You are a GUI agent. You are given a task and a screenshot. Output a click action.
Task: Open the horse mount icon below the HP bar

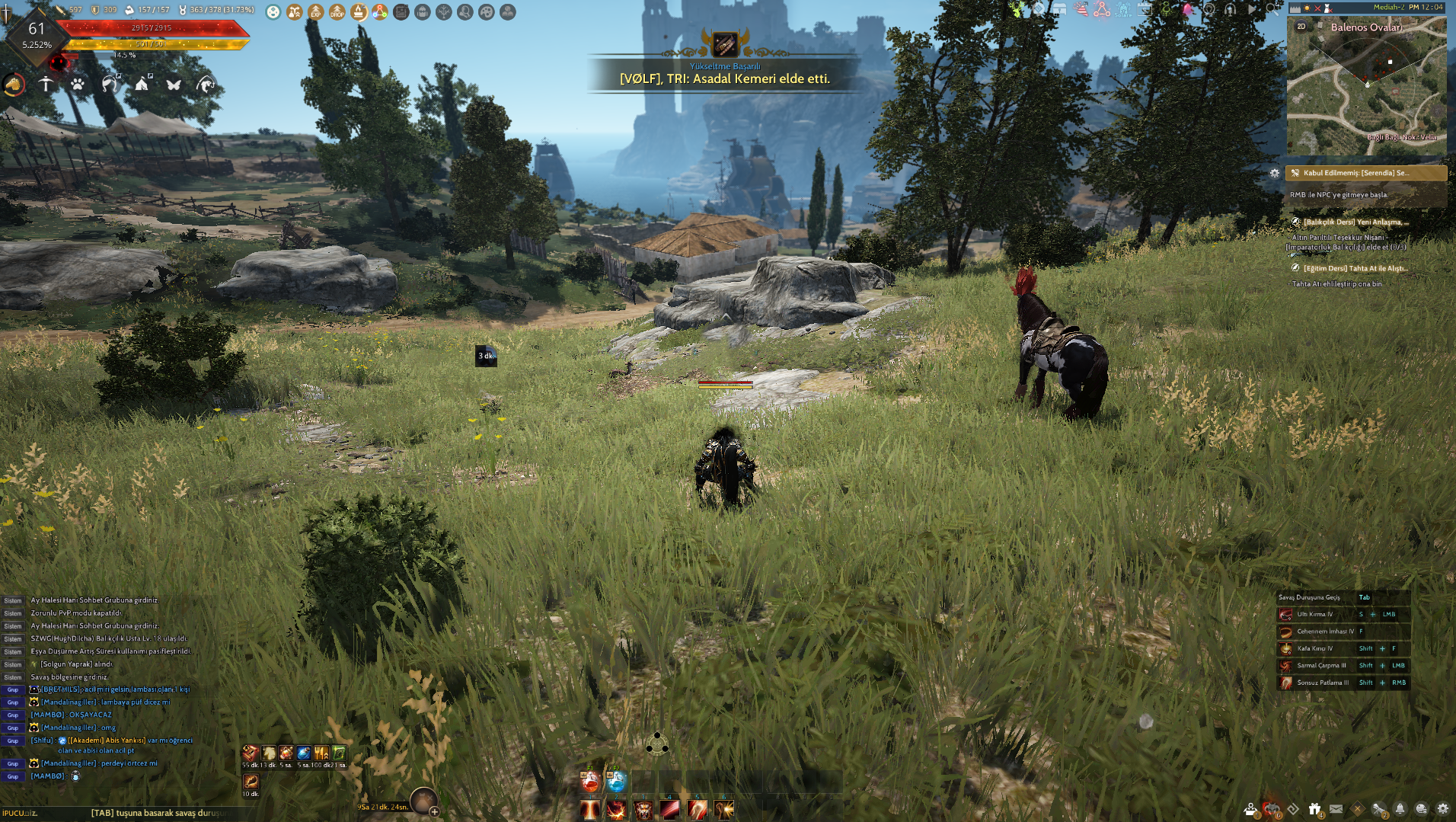(x=14, y=85)
